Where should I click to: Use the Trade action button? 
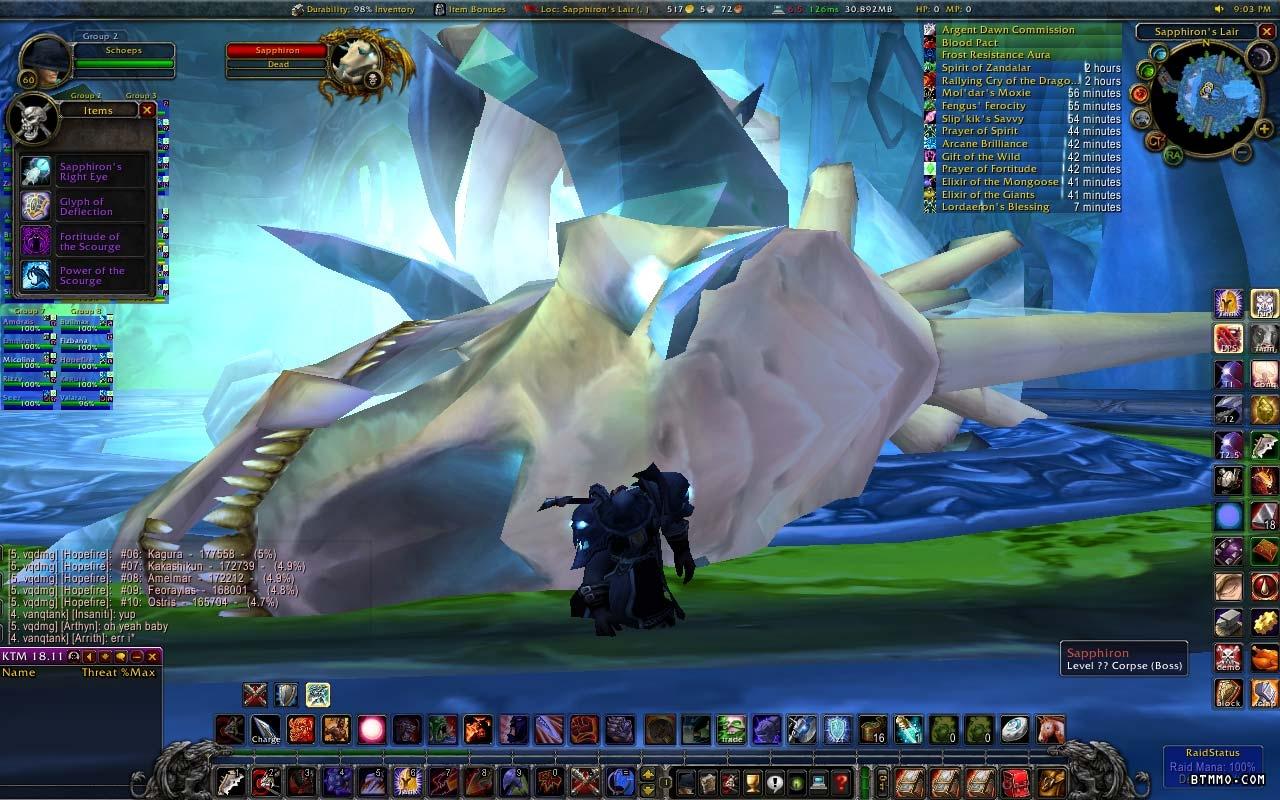(731, 730)
